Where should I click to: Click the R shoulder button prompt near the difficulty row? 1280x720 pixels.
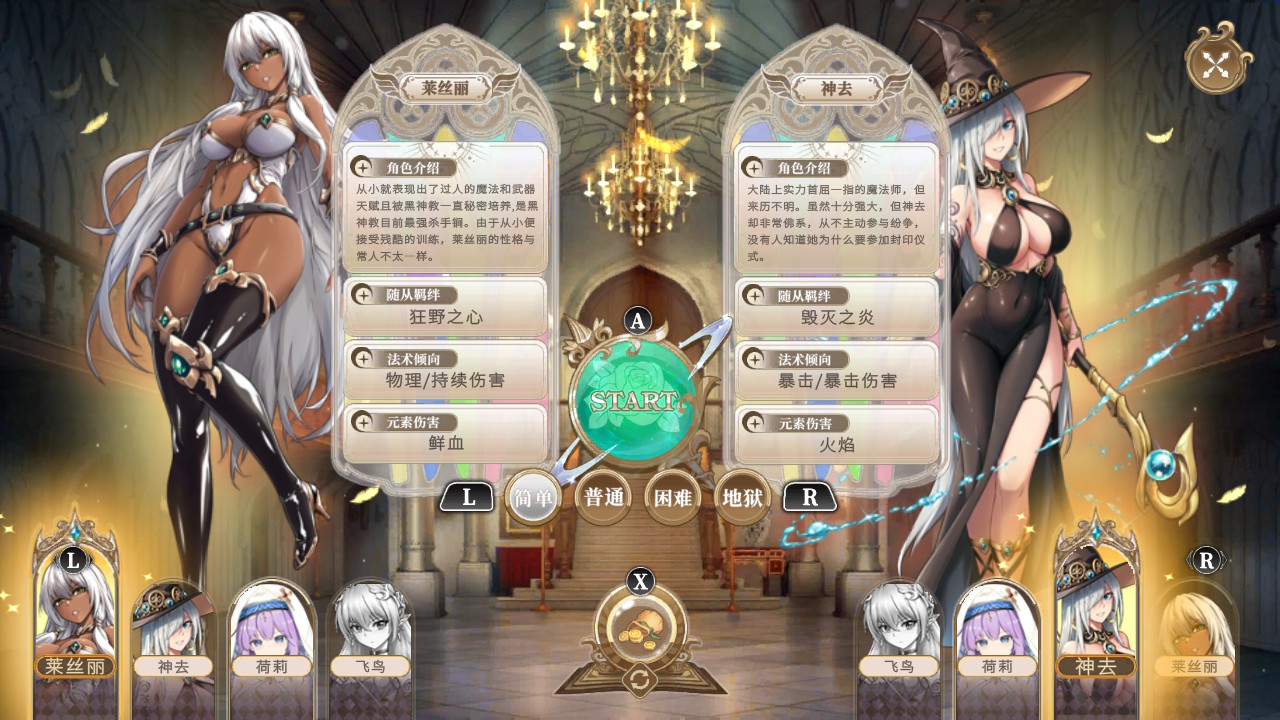[x=810, y=496]
